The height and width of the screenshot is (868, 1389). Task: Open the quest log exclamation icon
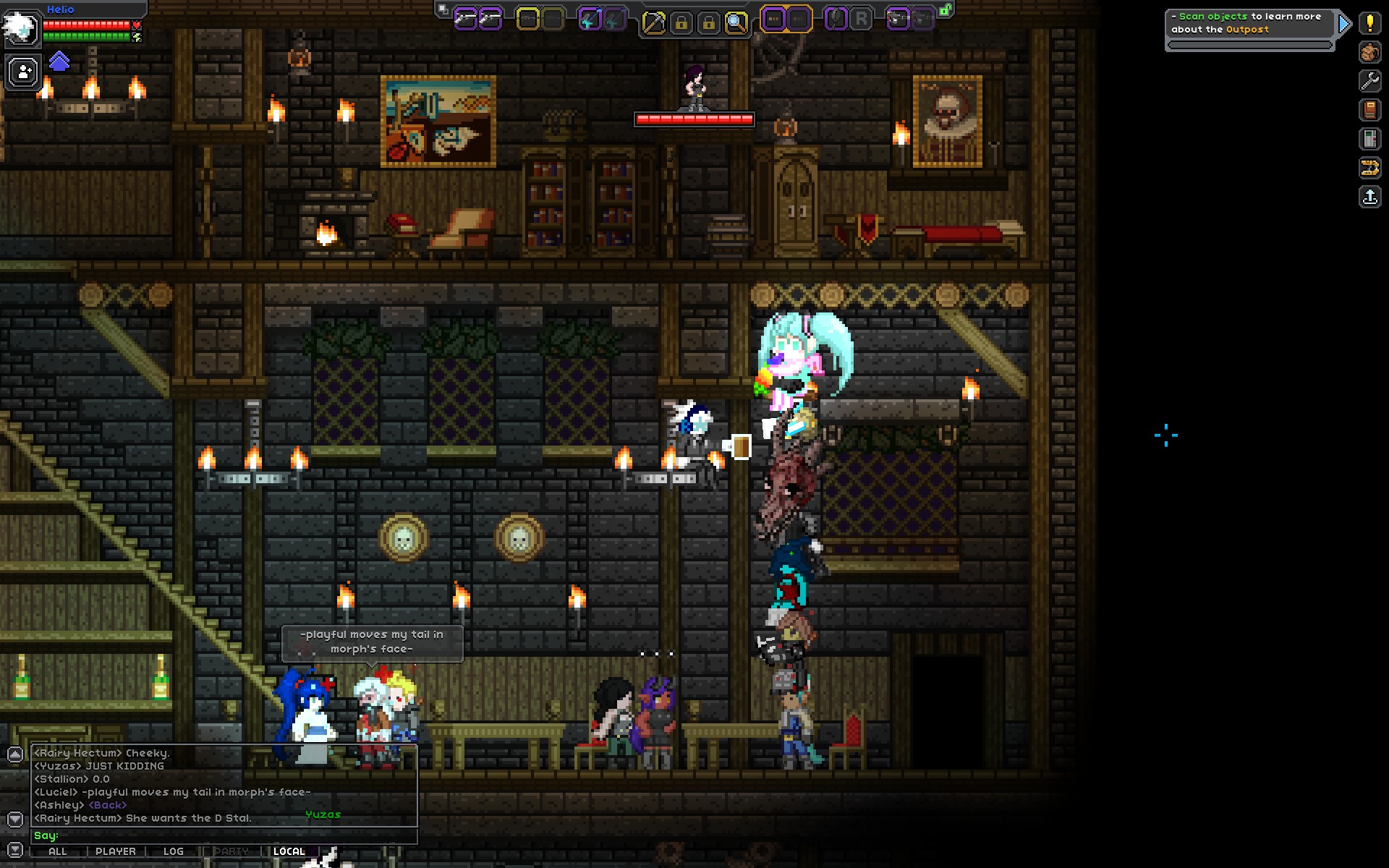pos(1368,23)
